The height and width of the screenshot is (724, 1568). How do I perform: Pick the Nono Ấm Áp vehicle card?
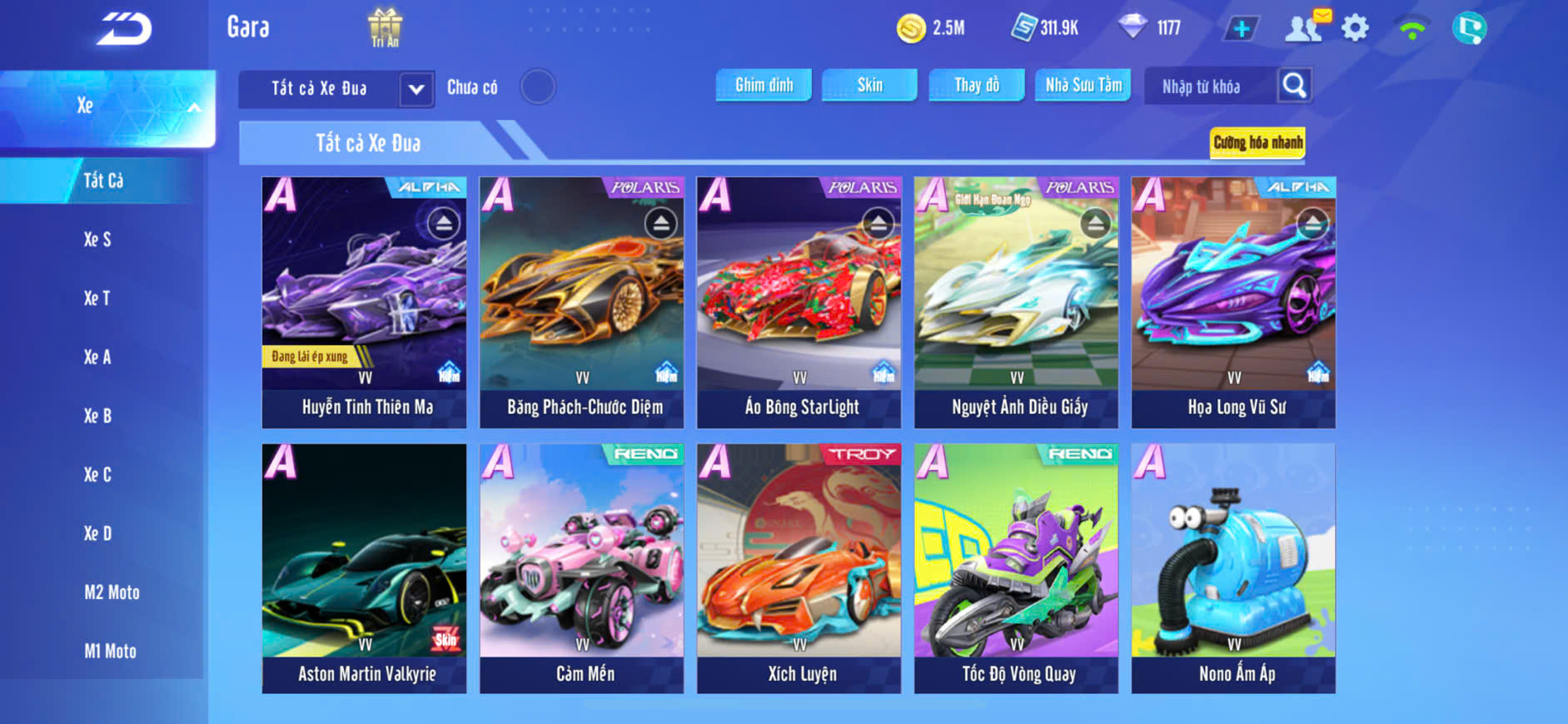pyautogui.click(x=1233, y=568)
